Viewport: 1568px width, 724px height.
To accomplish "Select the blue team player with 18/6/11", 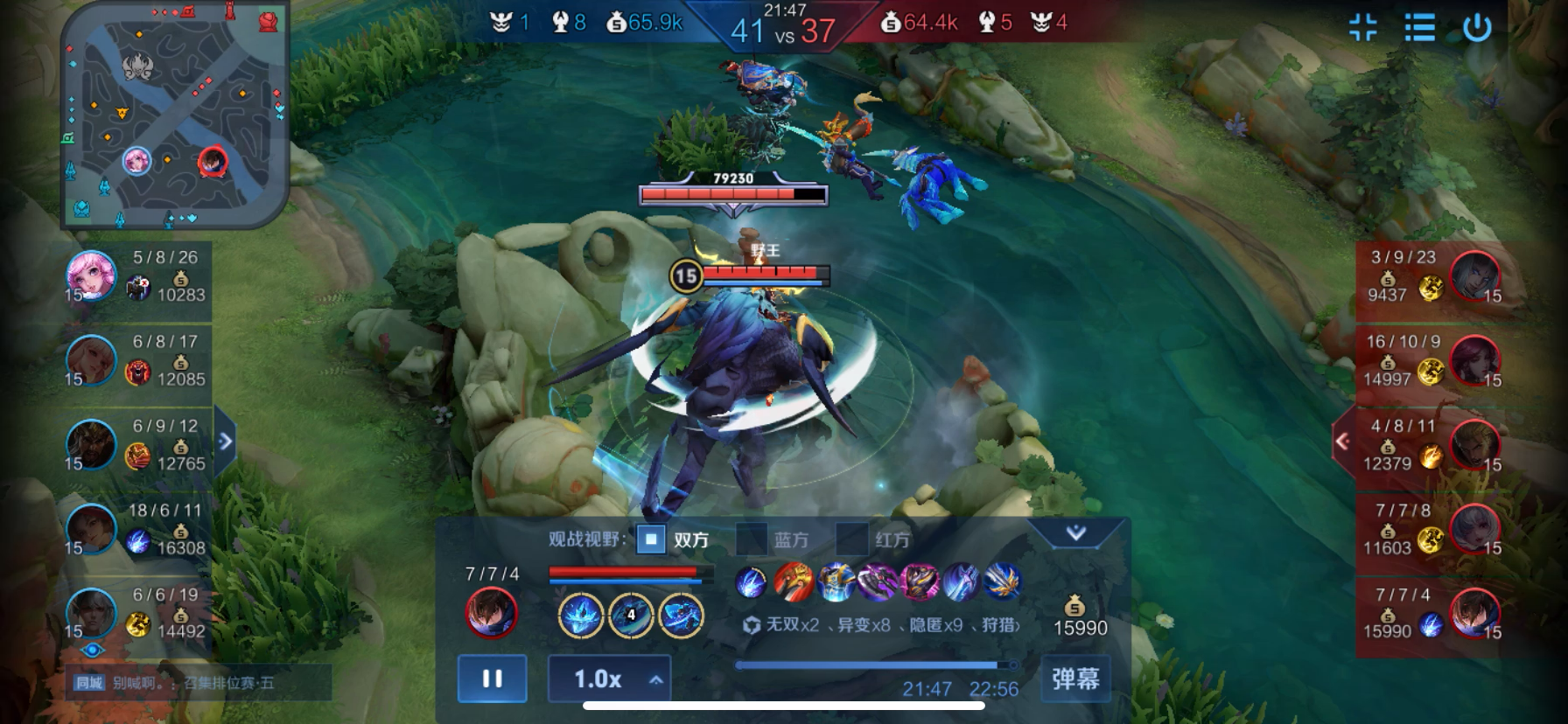I will point(92,529).
